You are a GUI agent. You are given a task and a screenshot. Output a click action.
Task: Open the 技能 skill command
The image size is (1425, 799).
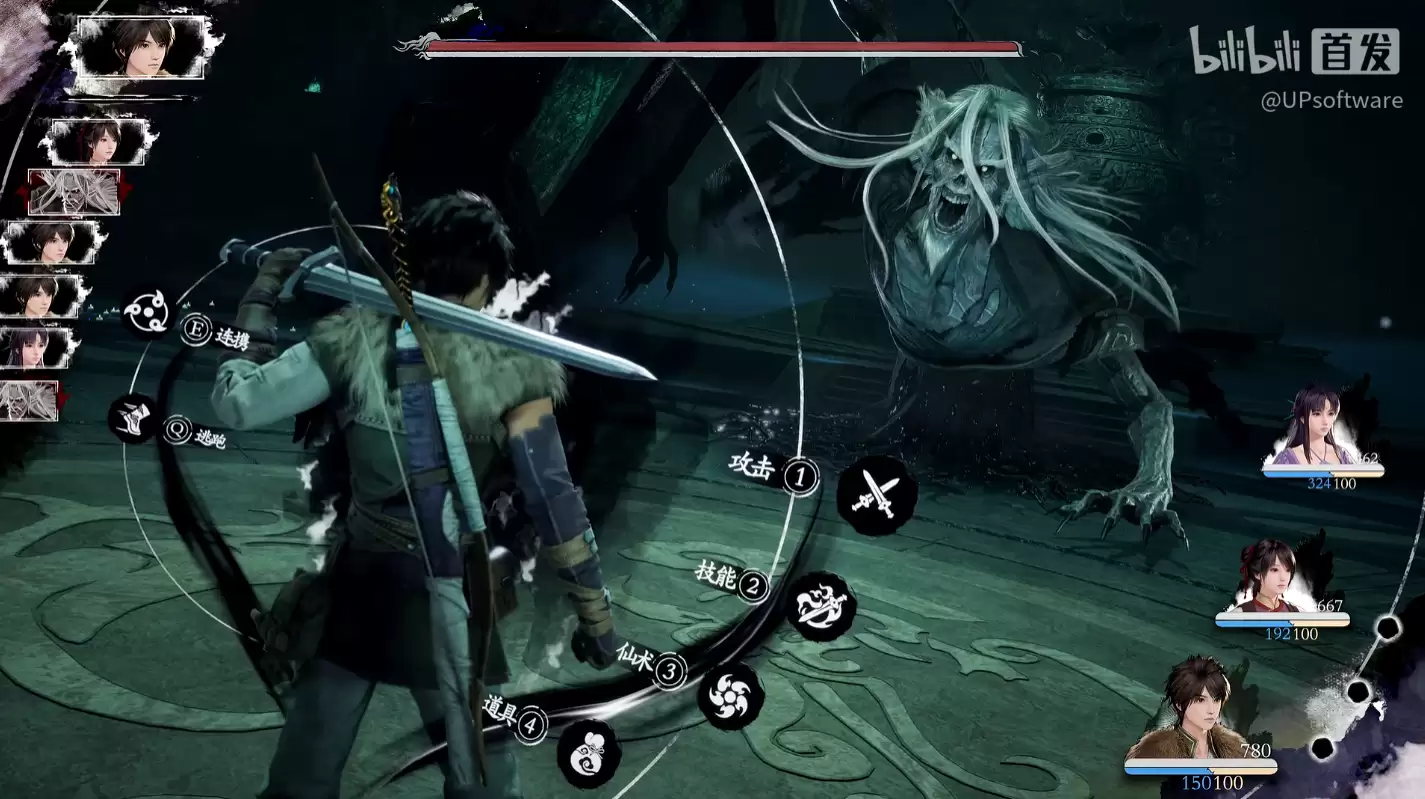click(821, 605)
